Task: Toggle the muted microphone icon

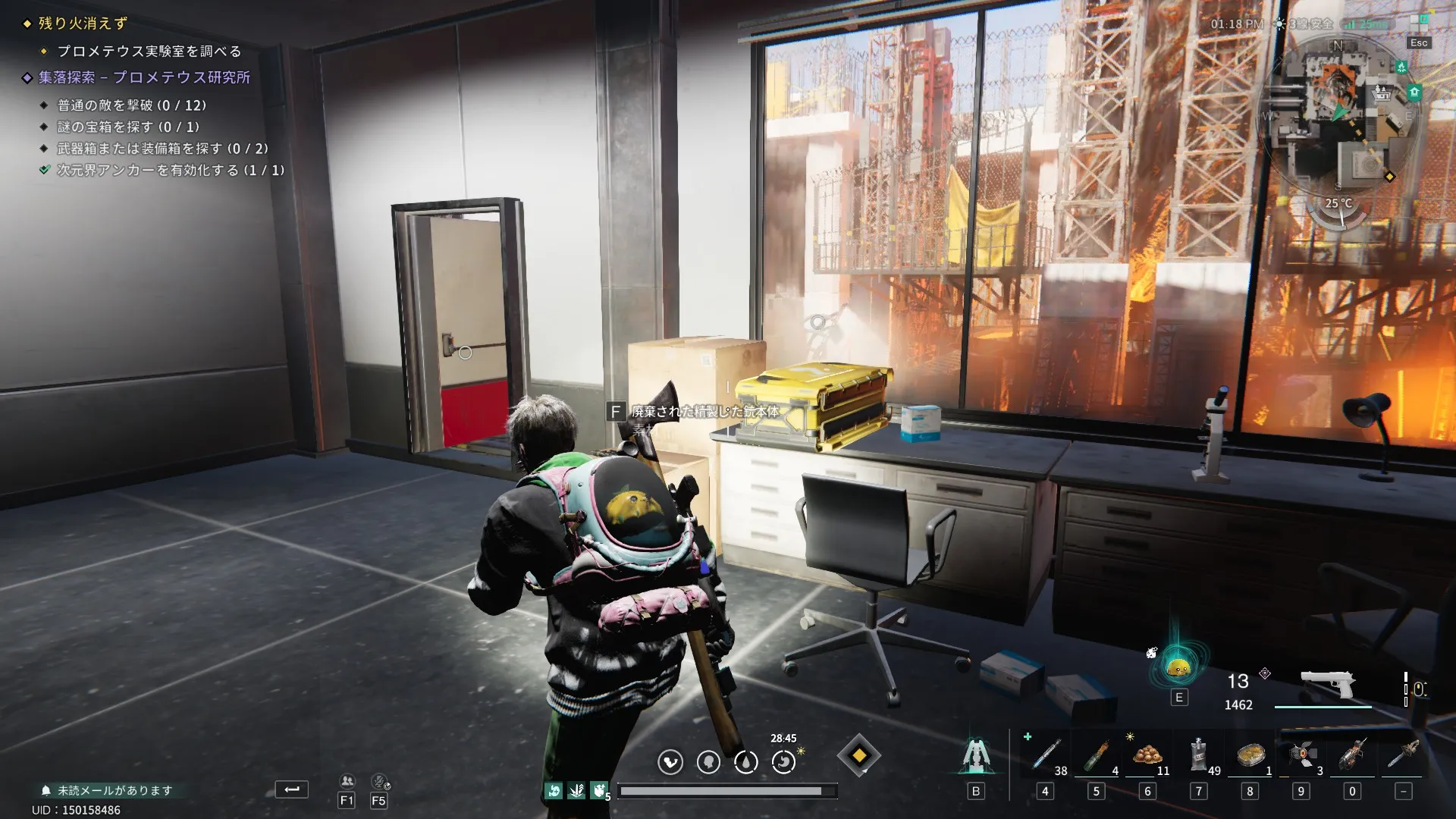Action: tap(379, 782)
